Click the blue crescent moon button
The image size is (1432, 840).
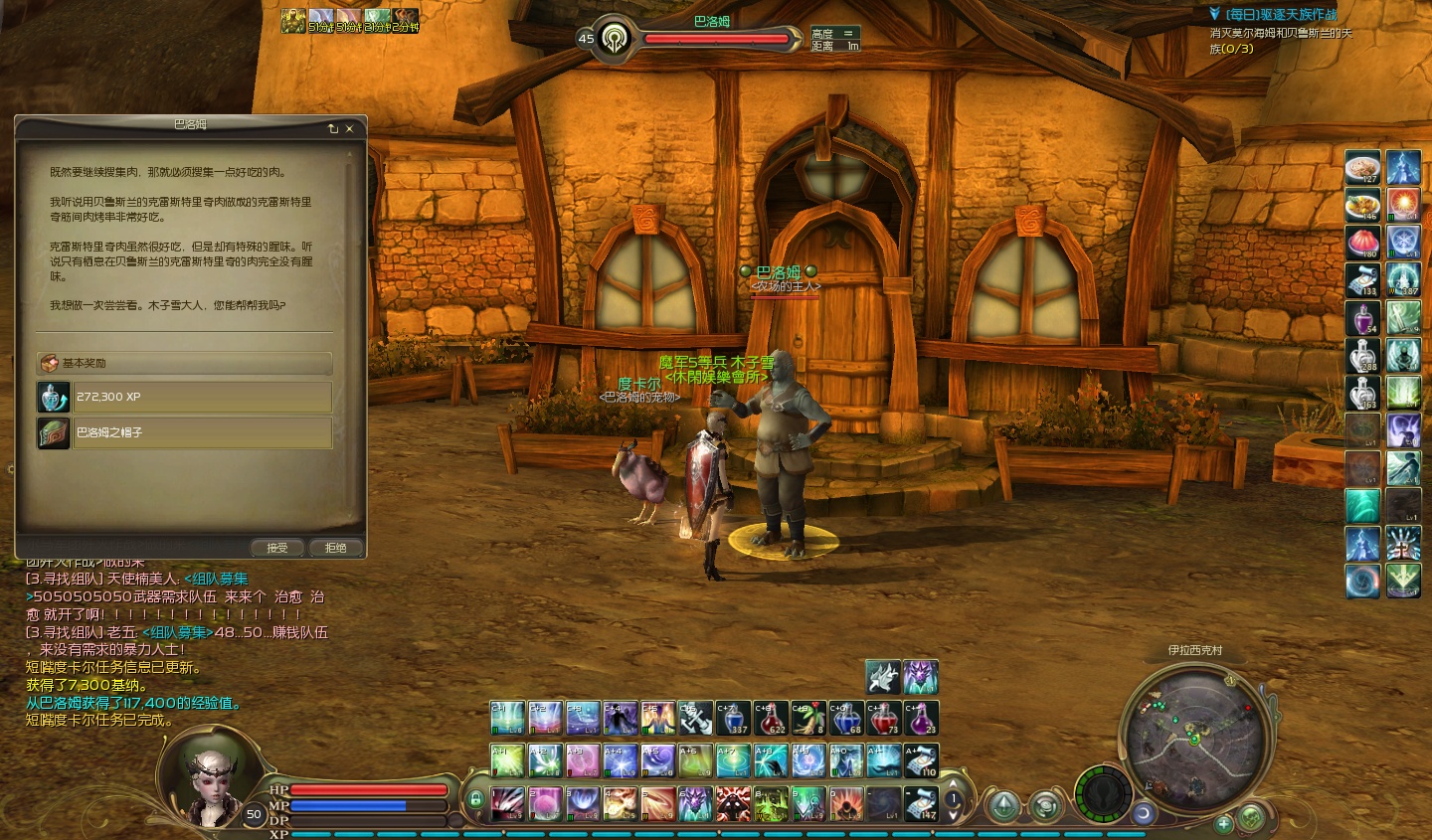pos(1144,813)
